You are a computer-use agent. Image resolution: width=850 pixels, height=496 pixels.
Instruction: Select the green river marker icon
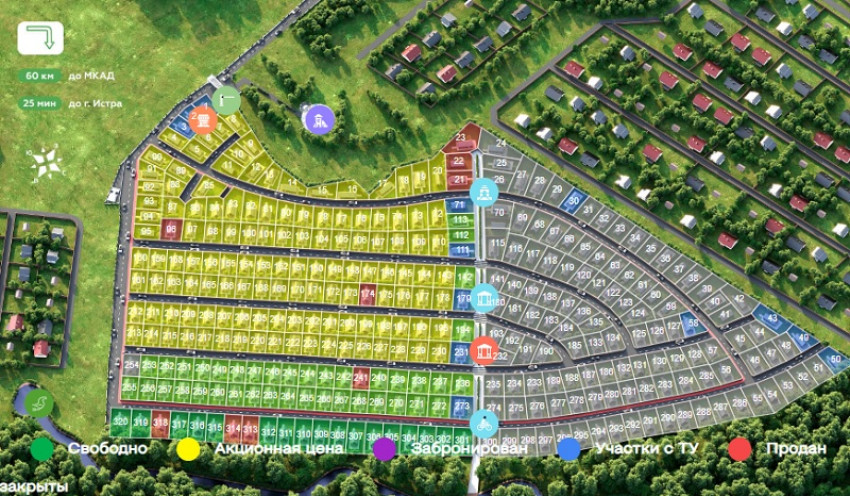pos(40,404)
